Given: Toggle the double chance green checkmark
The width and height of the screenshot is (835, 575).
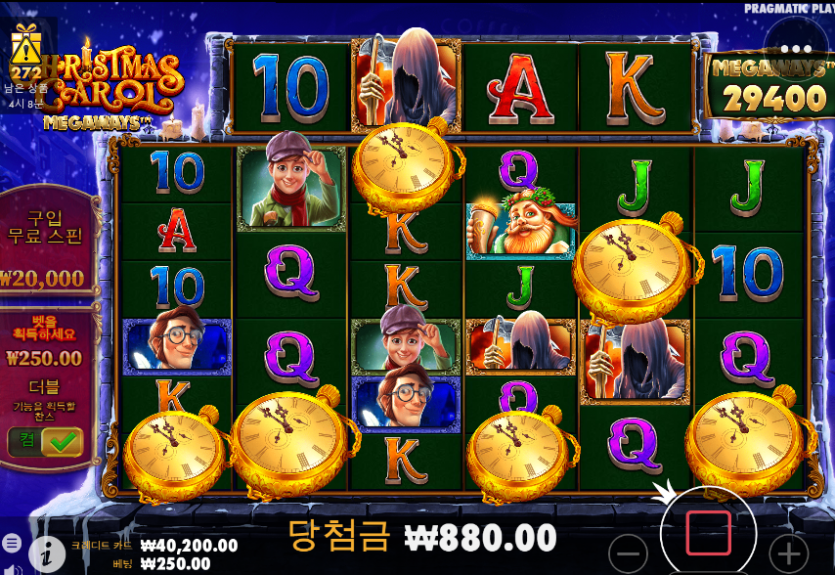Looking at the screenshot, I should (x=62, y=441).
